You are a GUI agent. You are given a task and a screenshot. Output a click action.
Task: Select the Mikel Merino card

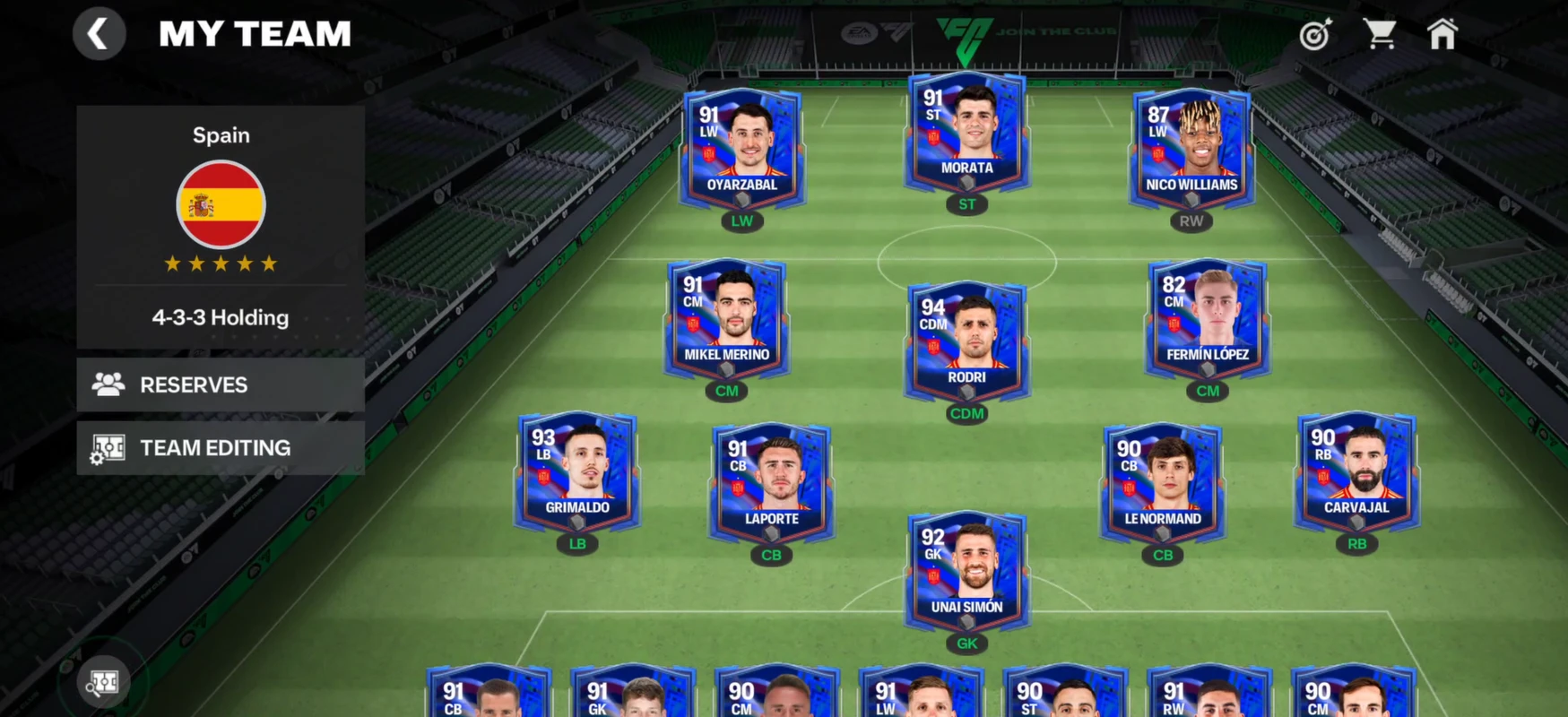(x=726, y=319)
